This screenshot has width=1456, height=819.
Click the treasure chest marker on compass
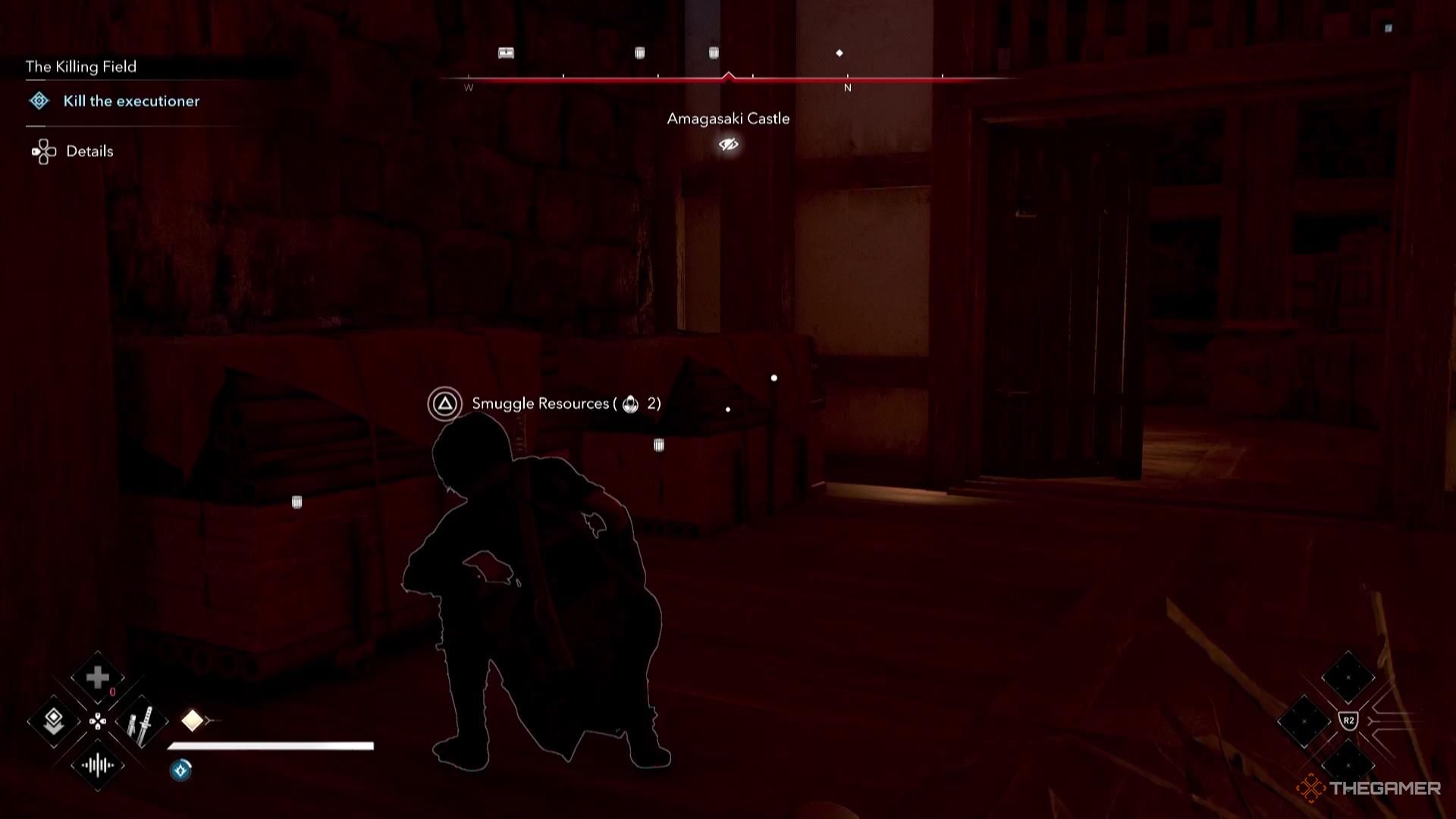[x=506, y=53]
